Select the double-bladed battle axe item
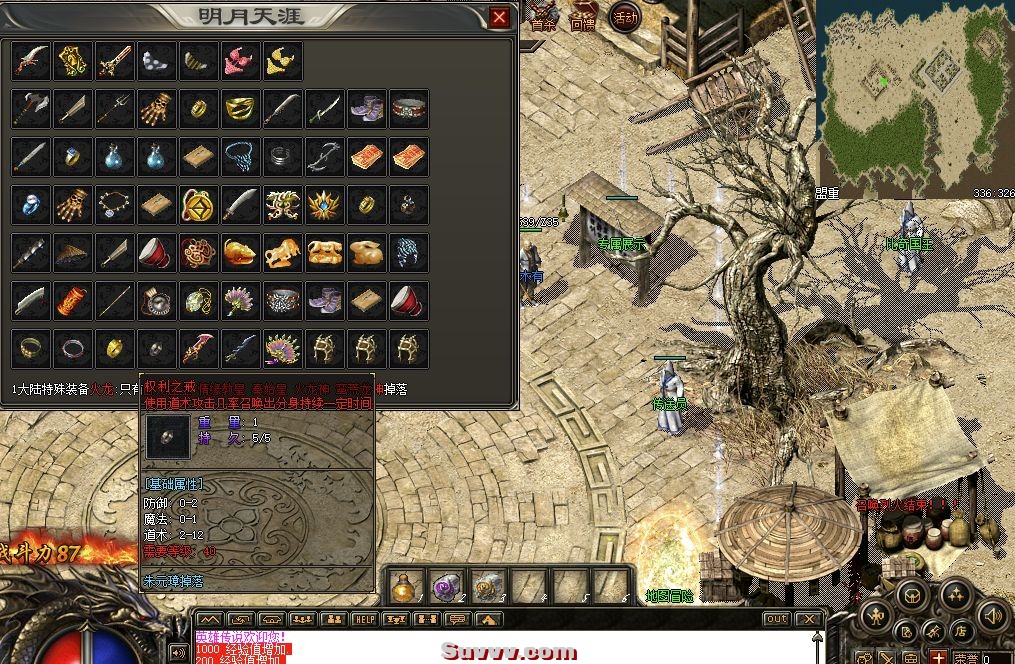The image size is (1015, 664). (31, 108)
